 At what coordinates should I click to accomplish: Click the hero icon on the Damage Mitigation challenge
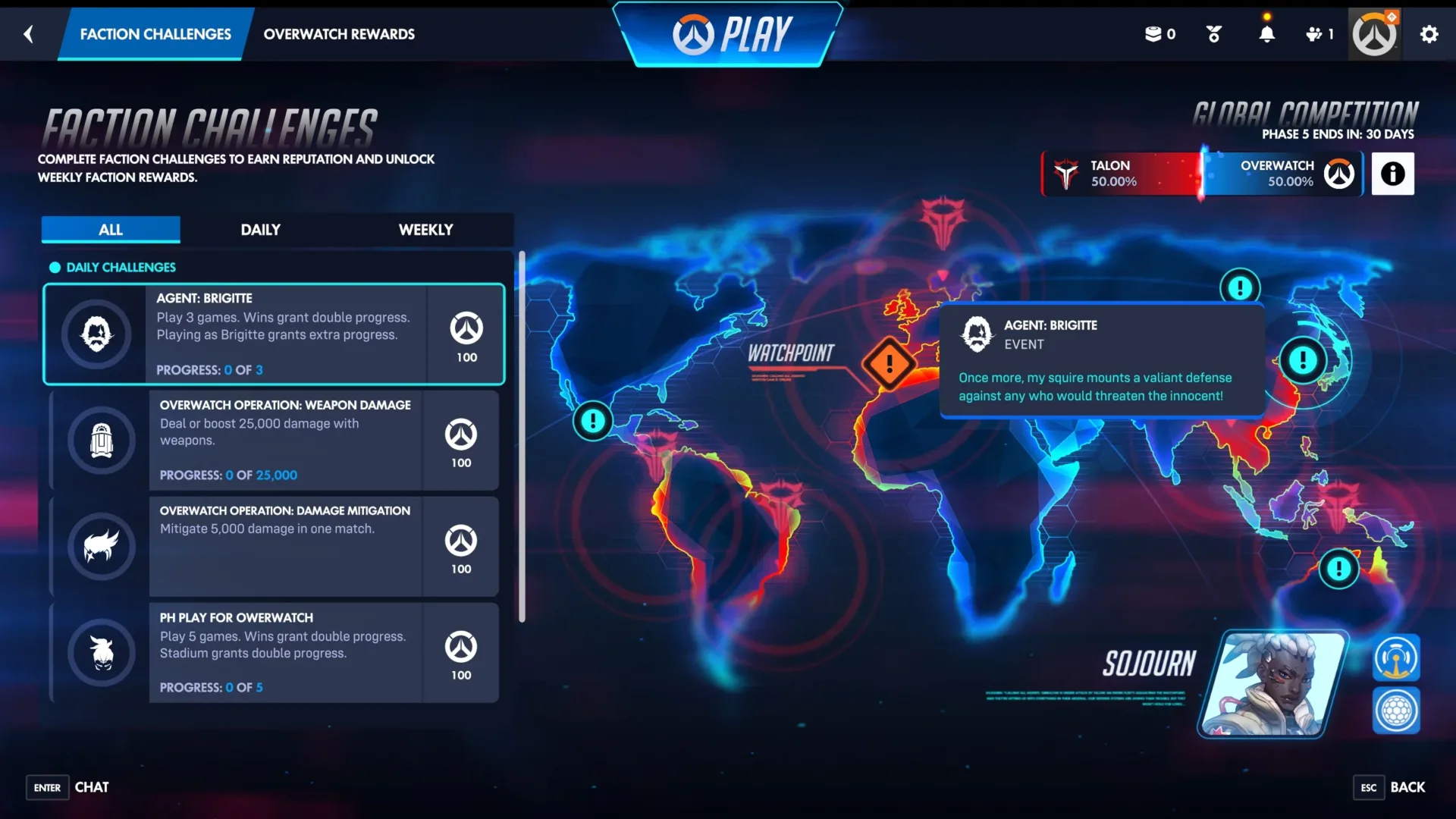(x=102, y=546)
